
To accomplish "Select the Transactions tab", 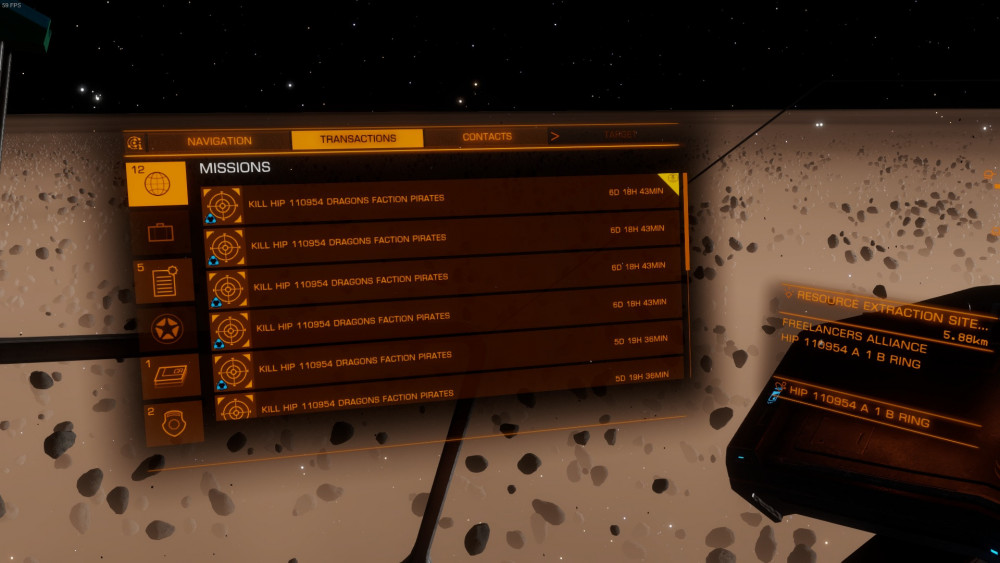I will coord(357,139).
